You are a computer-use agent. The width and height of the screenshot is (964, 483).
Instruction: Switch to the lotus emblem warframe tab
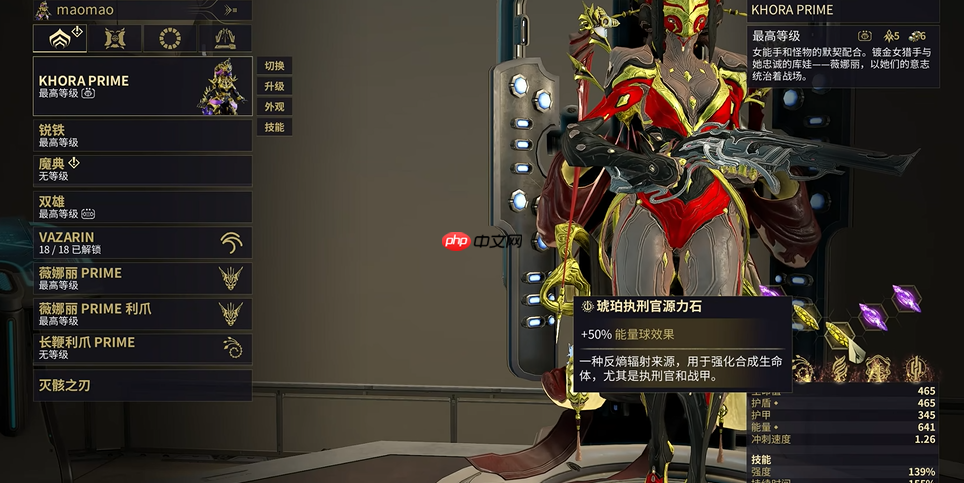(59, 39)
